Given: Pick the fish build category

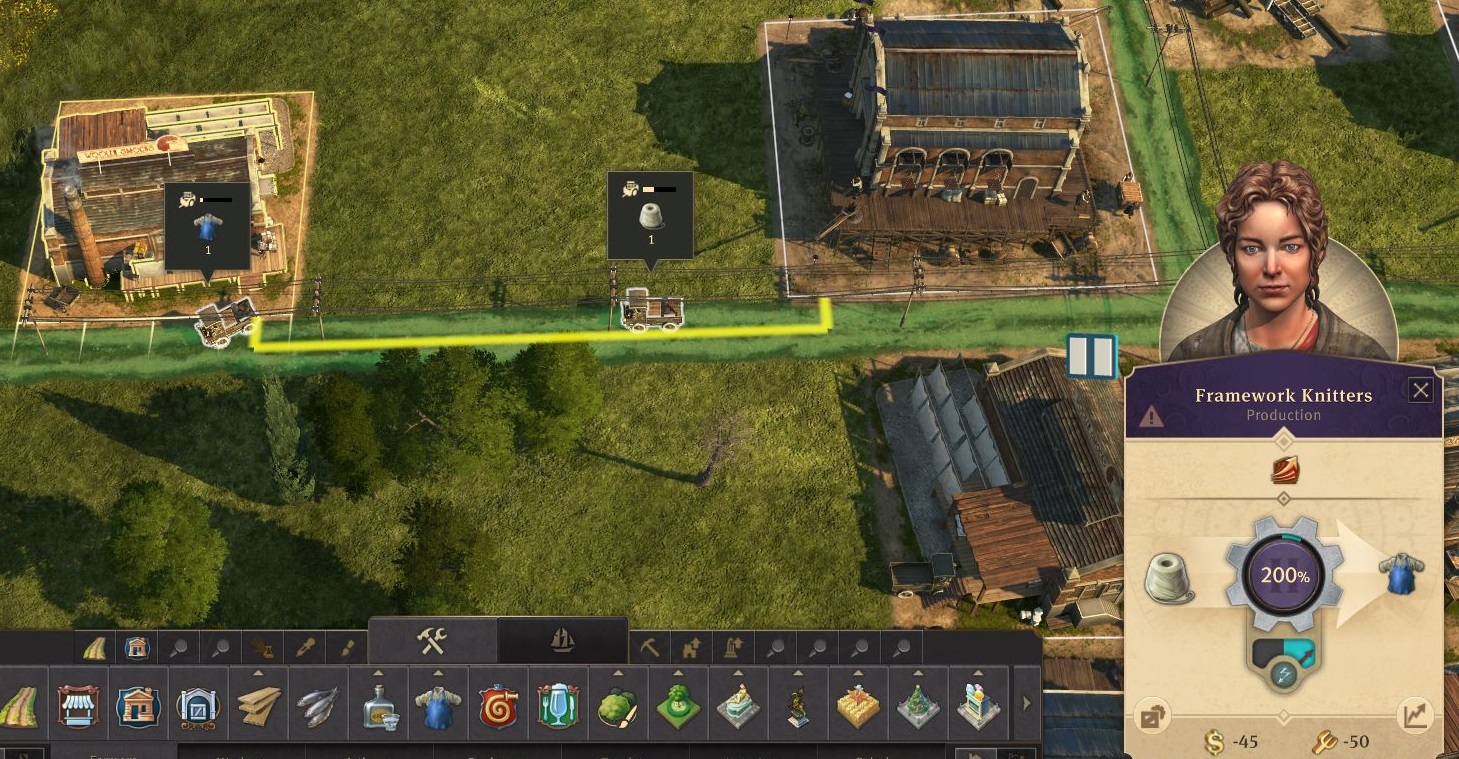Looking at the screenshot, I should tap(318, 707).
